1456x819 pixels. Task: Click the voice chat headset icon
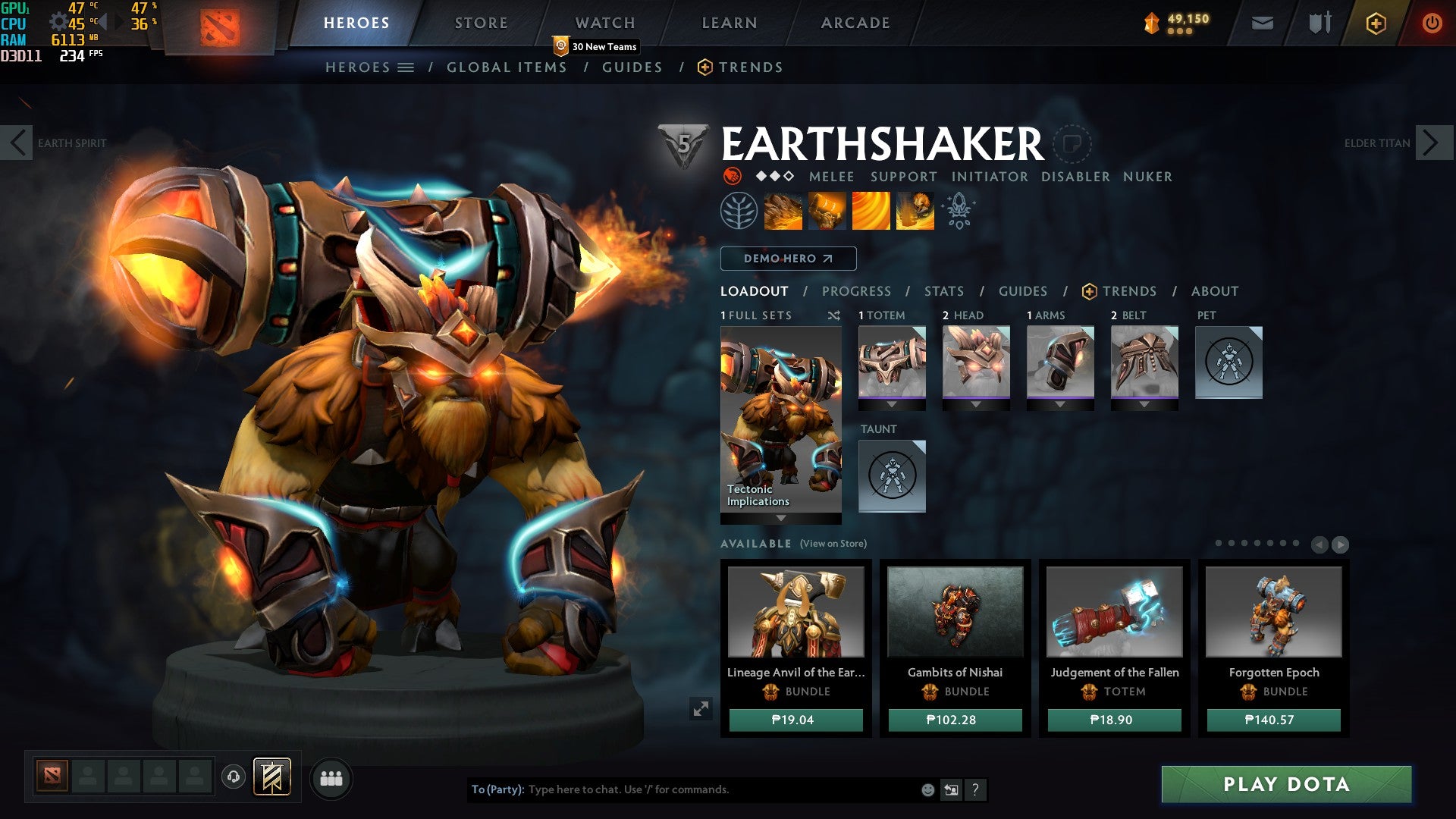click(x=235, y=777)
